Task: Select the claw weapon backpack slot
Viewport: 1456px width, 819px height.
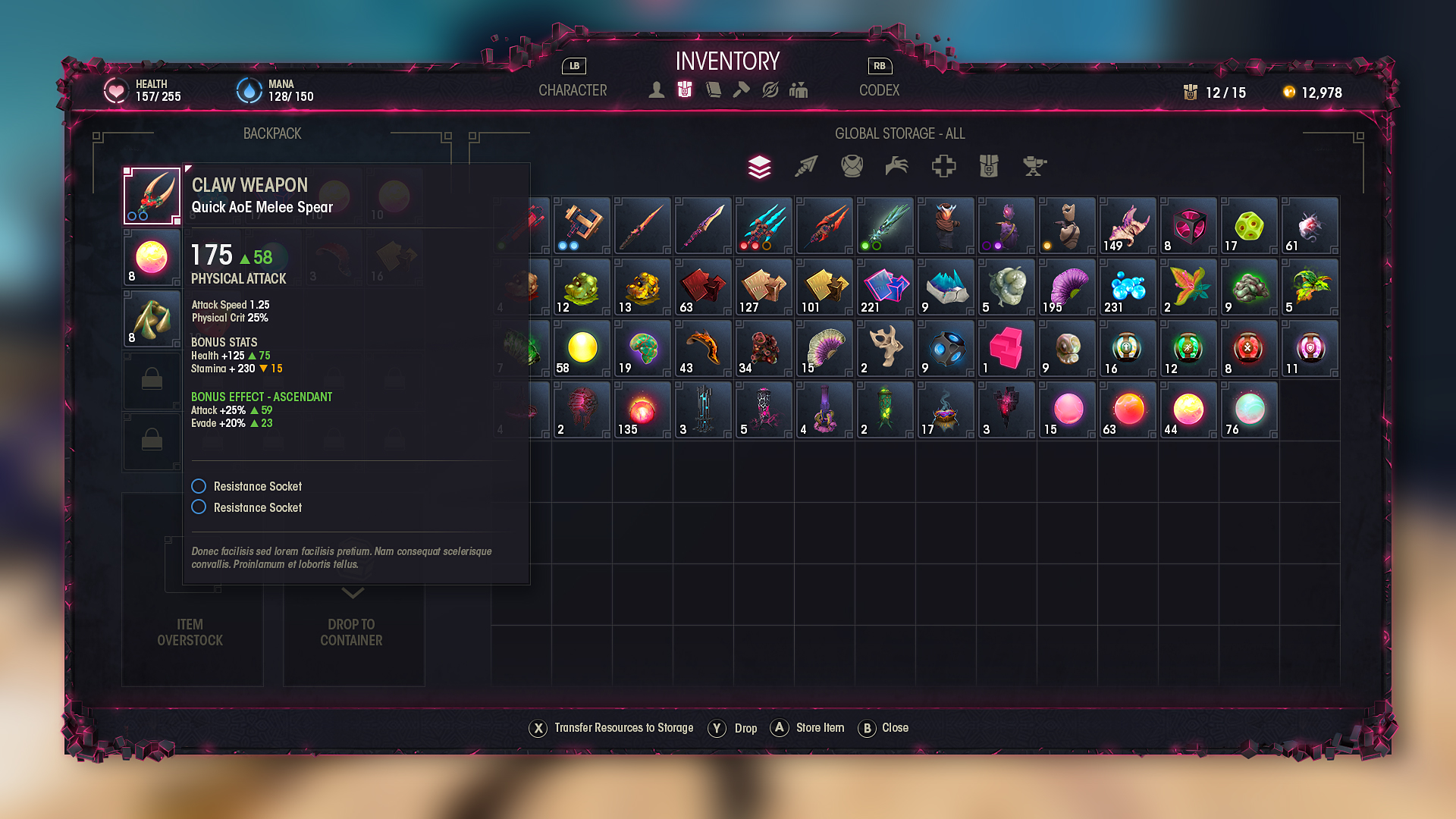Action: pyautogui.click(x=152, y=196)
